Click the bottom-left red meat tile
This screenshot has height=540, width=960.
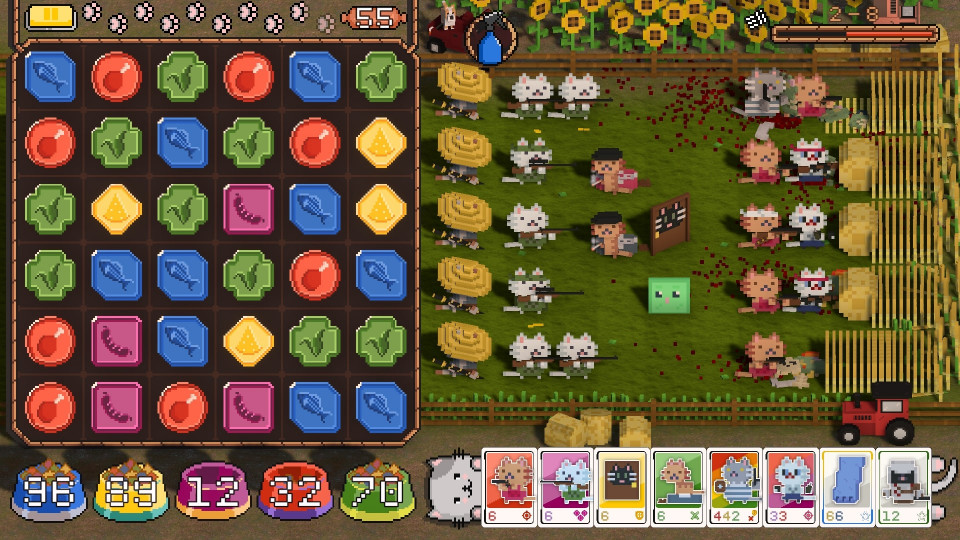pyautogui.click(x=51, y=407)
